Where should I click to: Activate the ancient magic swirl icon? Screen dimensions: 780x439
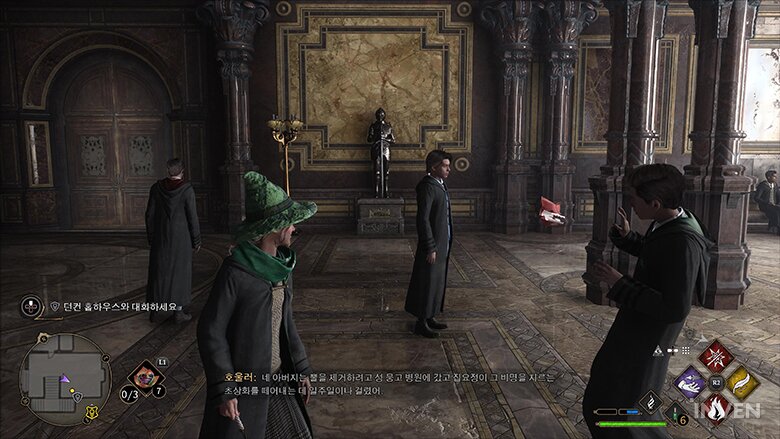click(x=650, y=402)
